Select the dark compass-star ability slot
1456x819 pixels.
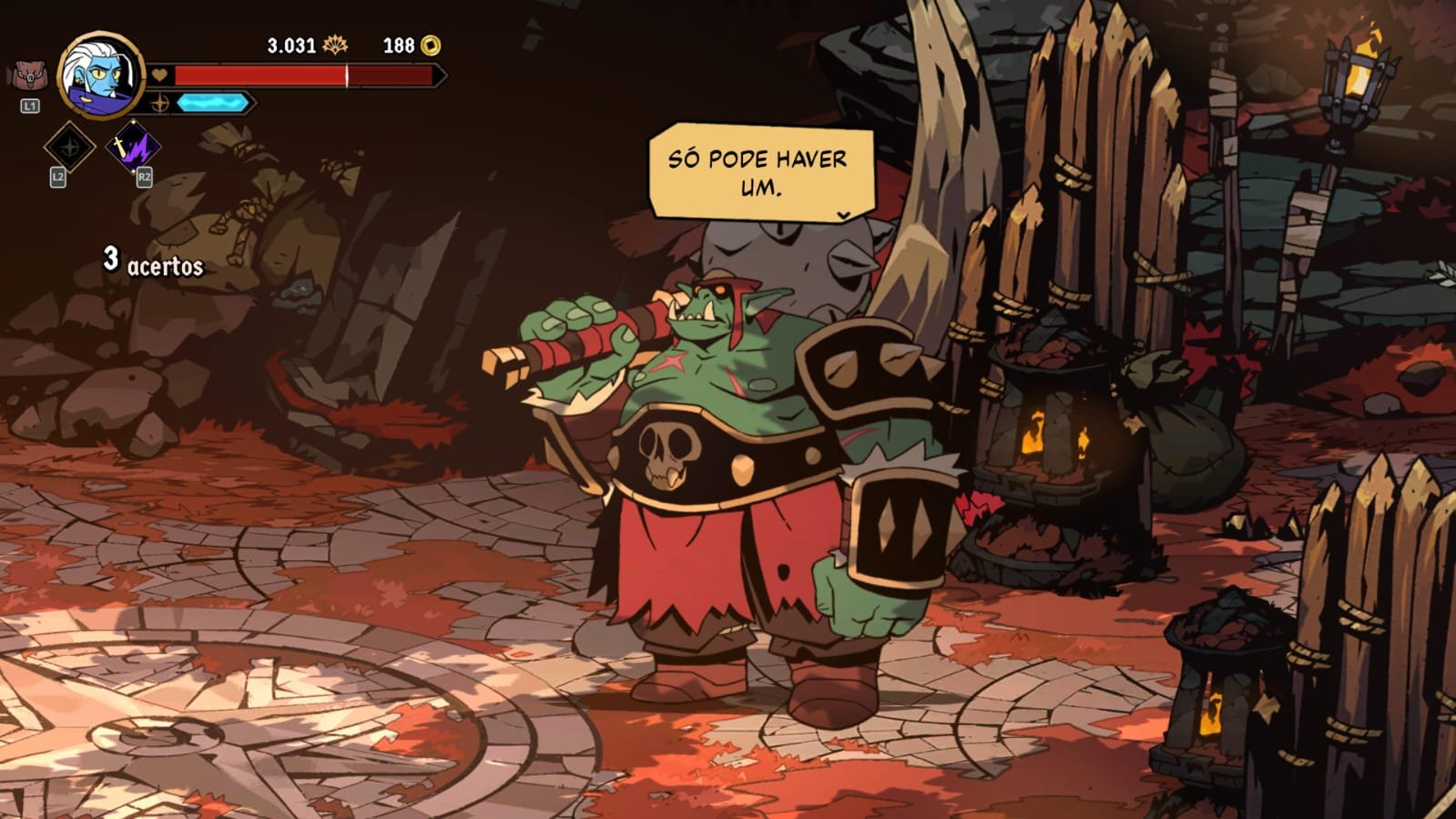coord(69,146)
